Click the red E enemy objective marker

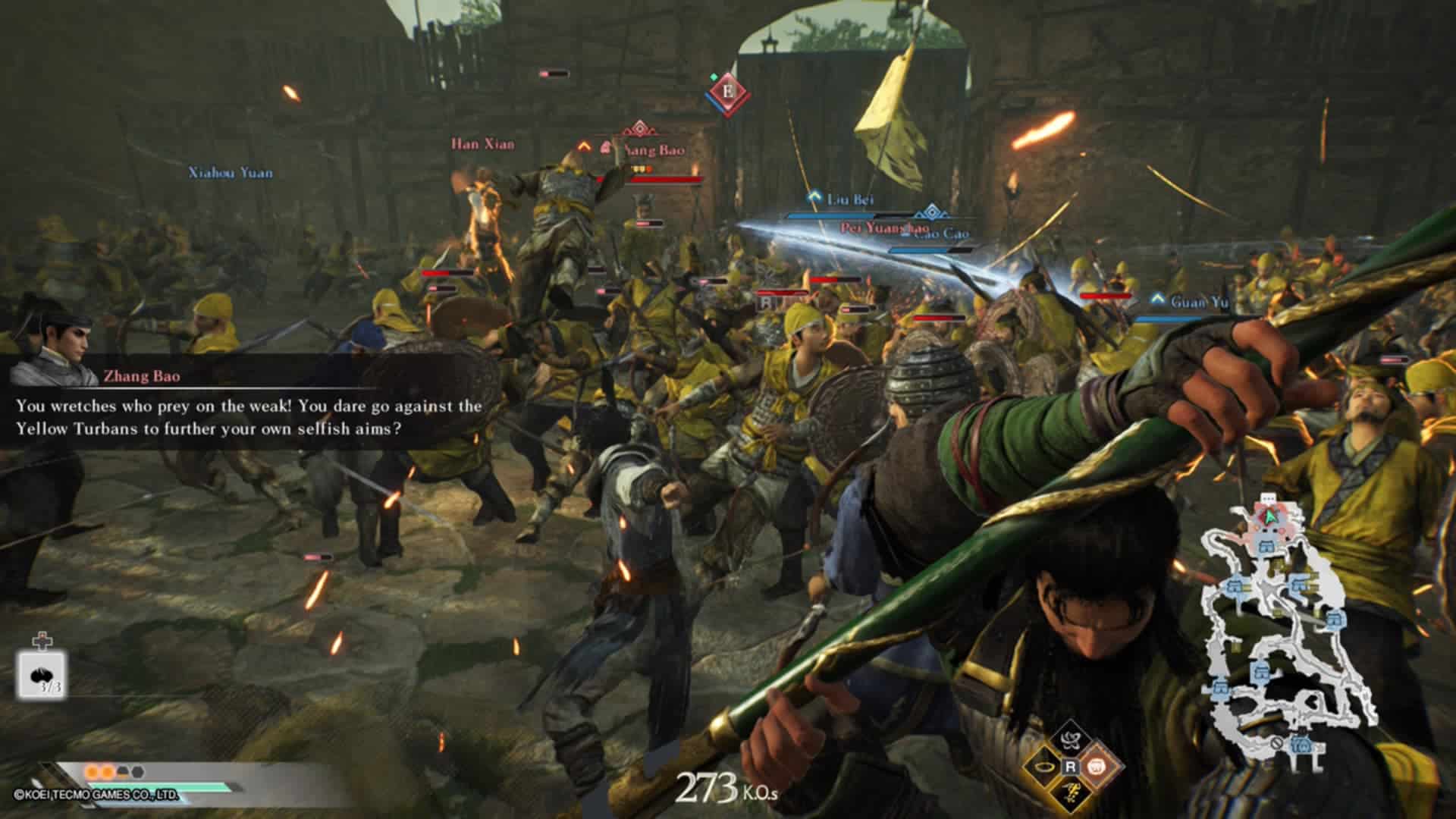coord(730,93)
